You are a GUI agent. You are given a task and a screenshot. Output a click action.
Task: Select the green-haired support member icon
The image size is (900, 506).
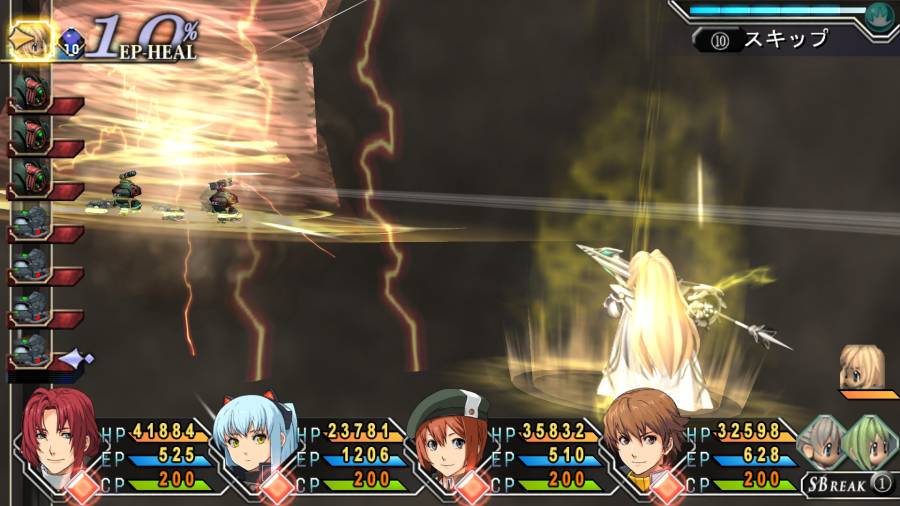click(869, 441)
